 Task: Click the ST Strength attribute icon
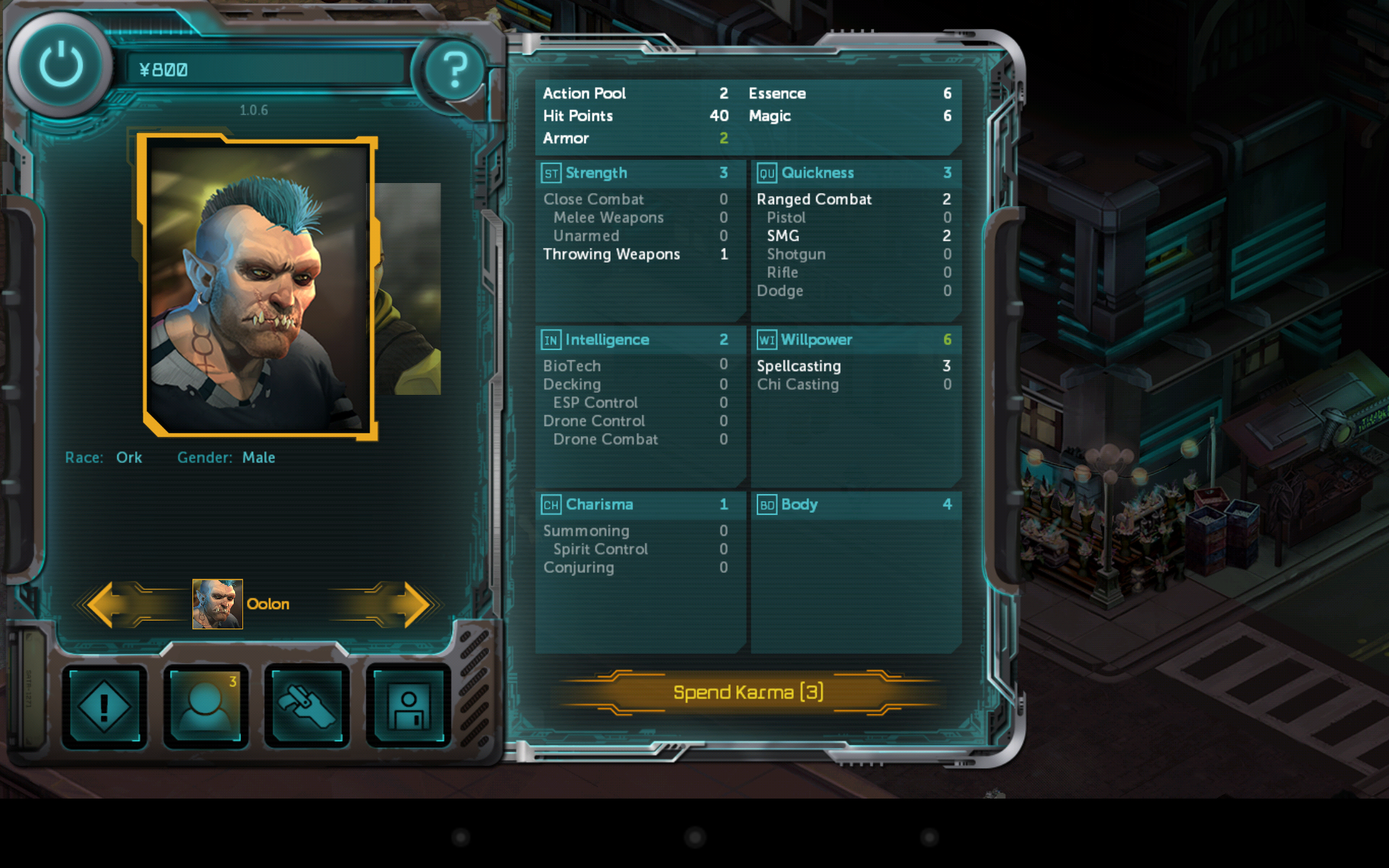click(x=551, y=173)
